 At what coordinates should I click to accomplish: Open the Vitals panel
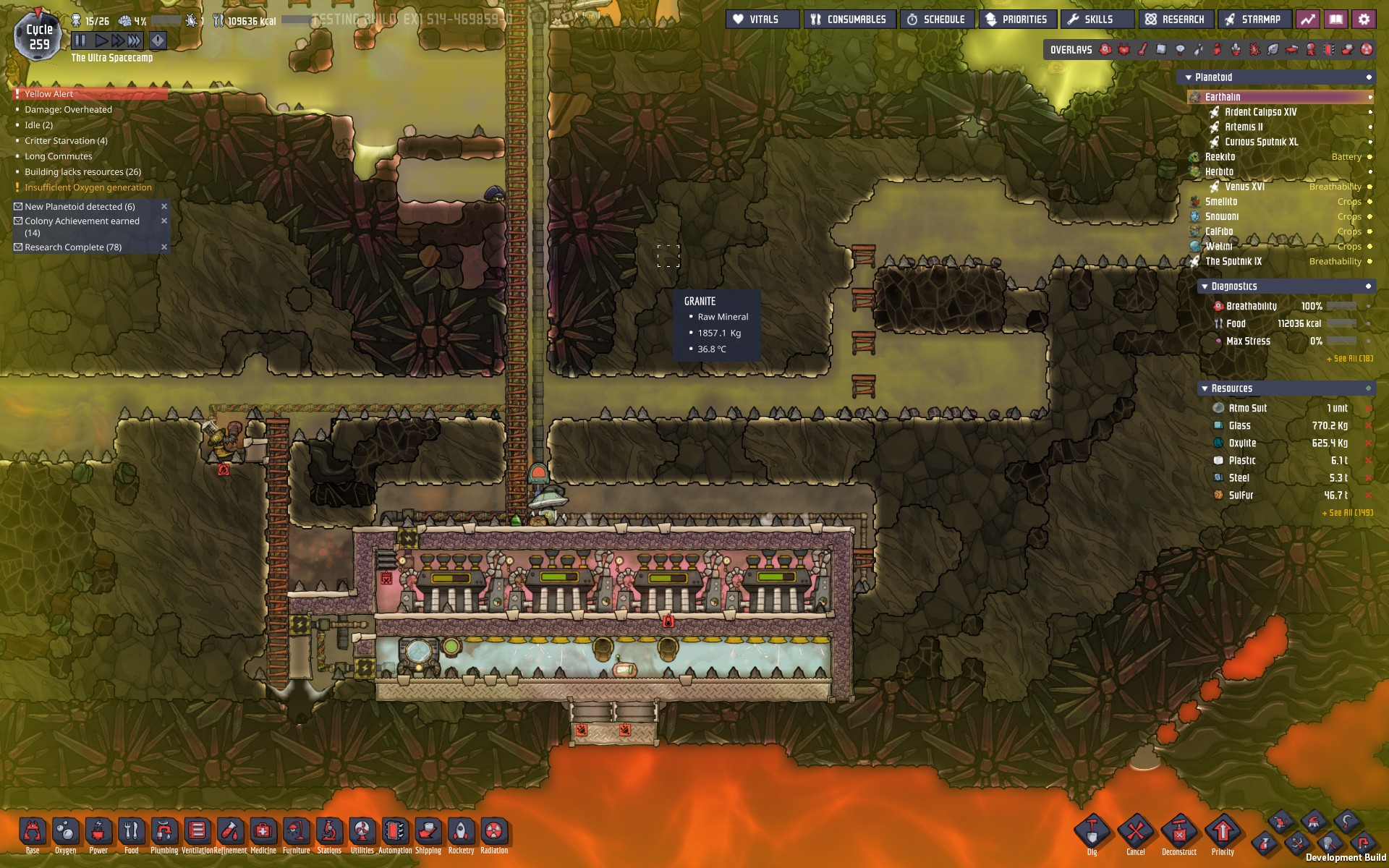point(762,20)
